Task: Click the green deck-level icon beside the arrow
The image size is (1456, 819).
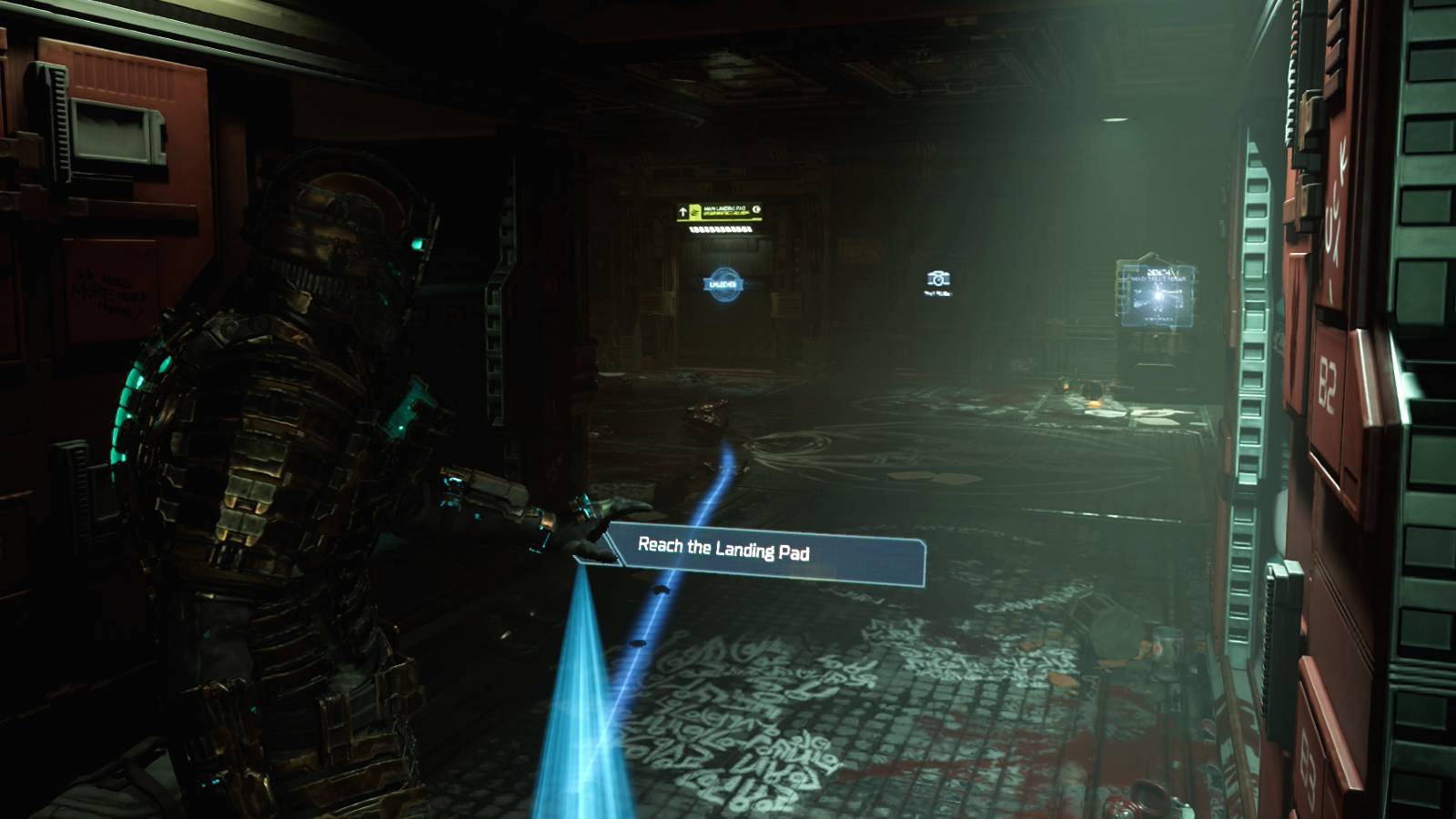Action: tap(696, 211)
